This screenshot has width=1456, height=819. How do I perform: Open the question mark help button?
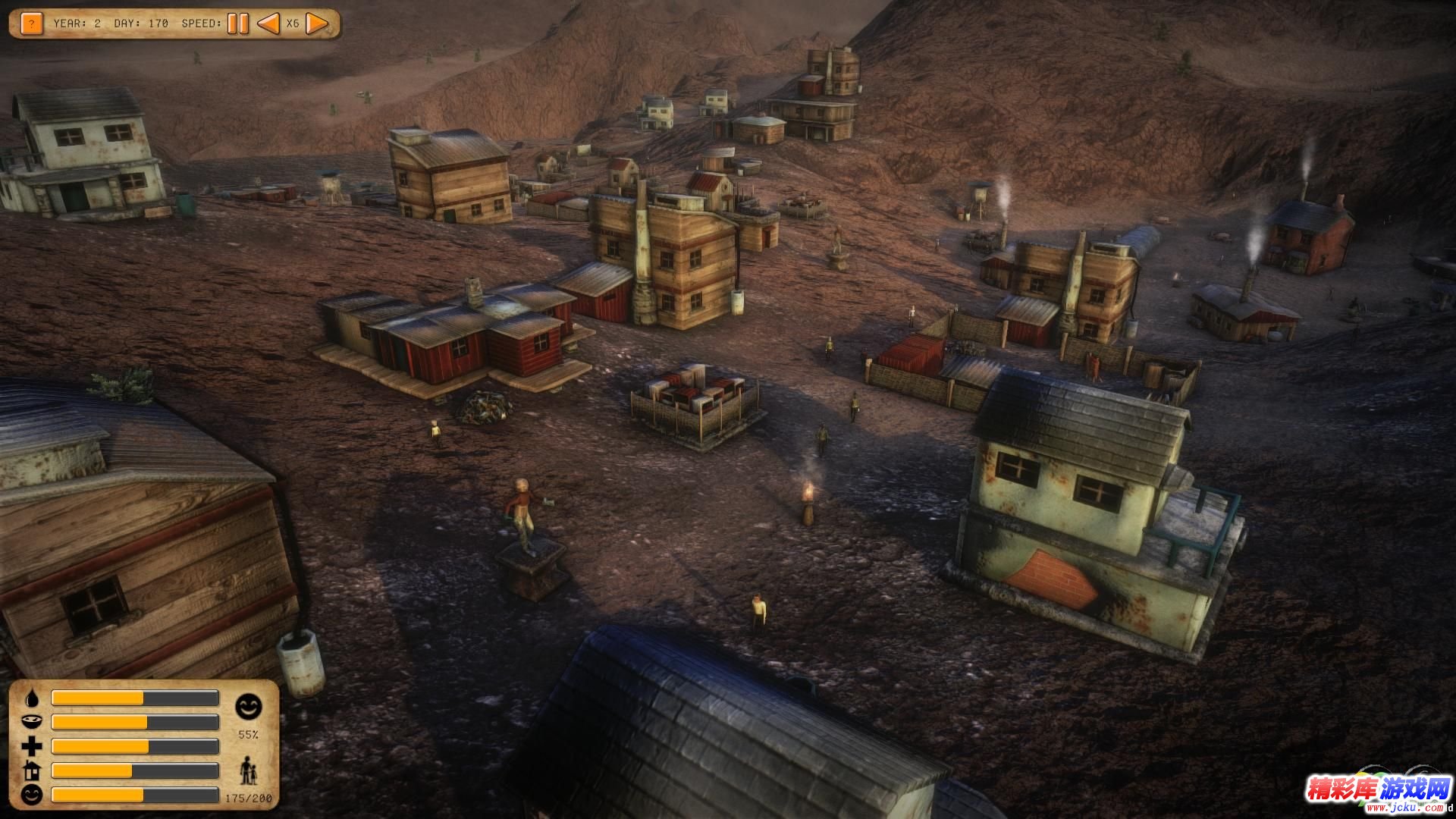pyautogui.click(x=31, y=24)
